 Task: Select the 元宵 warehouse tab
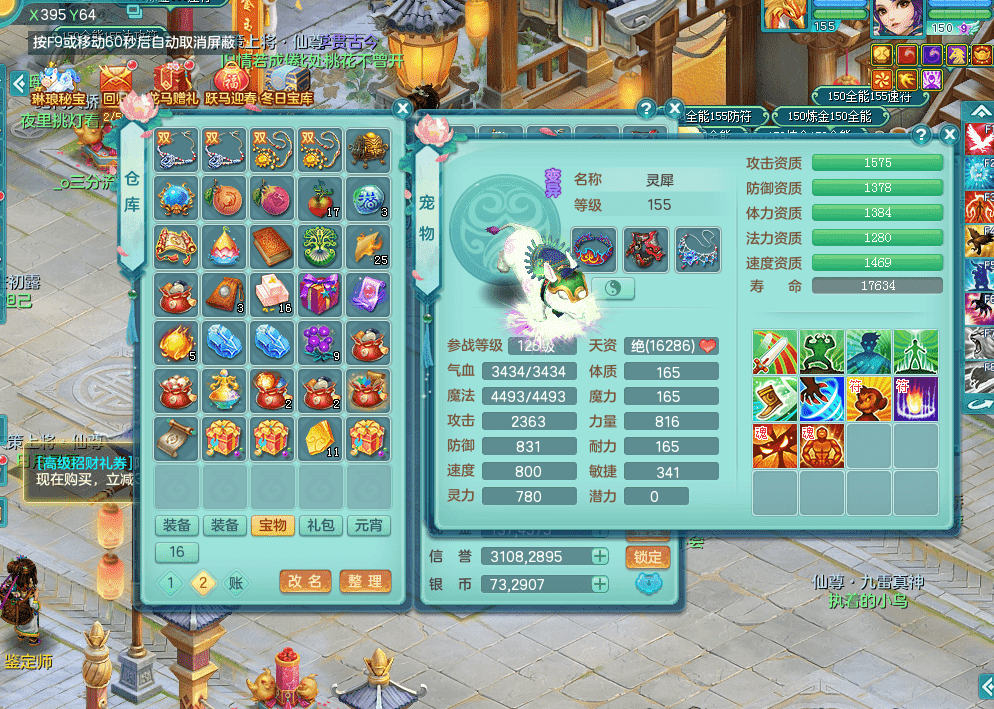(369, 526)
